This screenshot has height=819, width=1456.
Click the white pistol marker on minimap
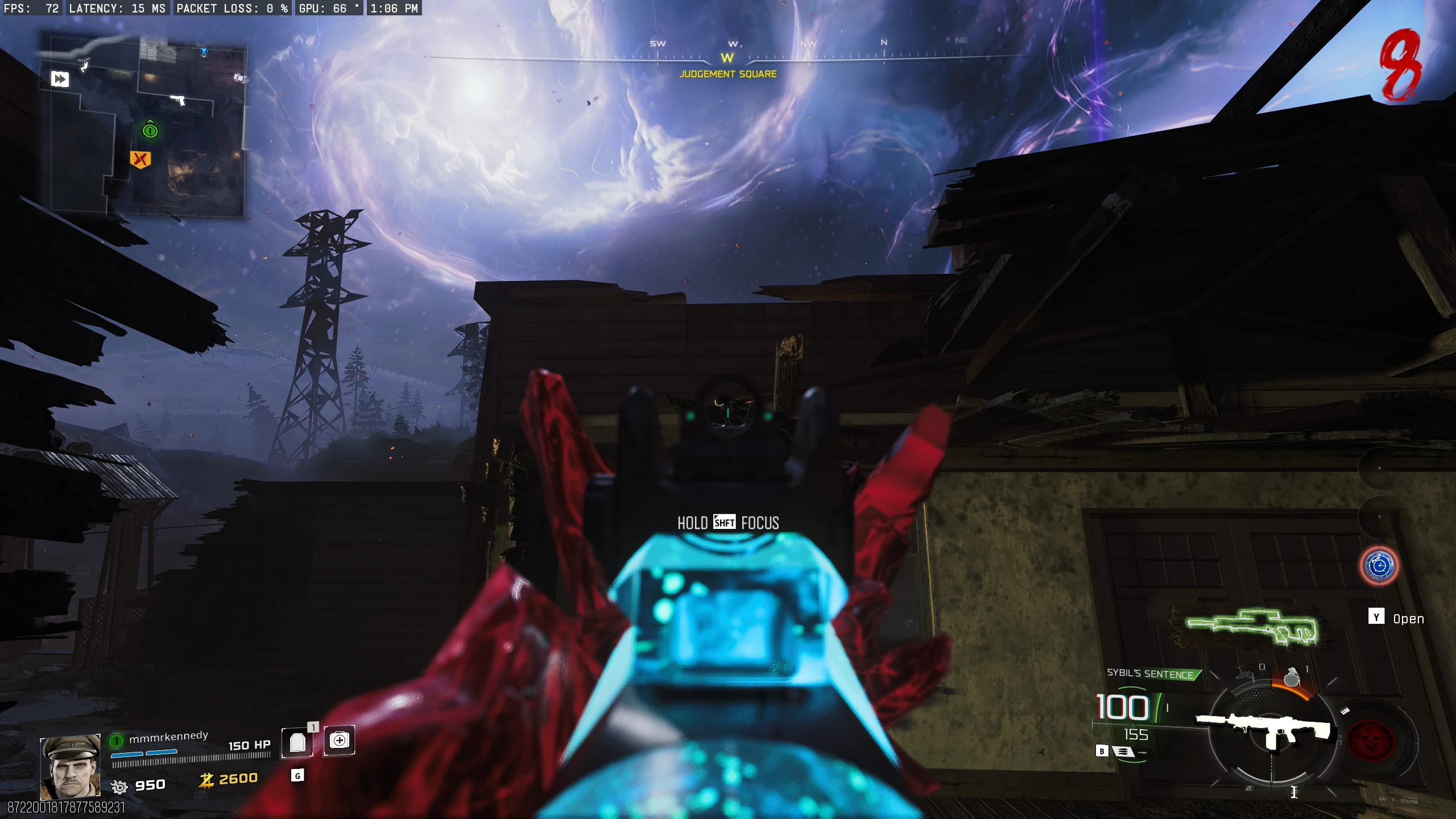(x=179, y=100)
